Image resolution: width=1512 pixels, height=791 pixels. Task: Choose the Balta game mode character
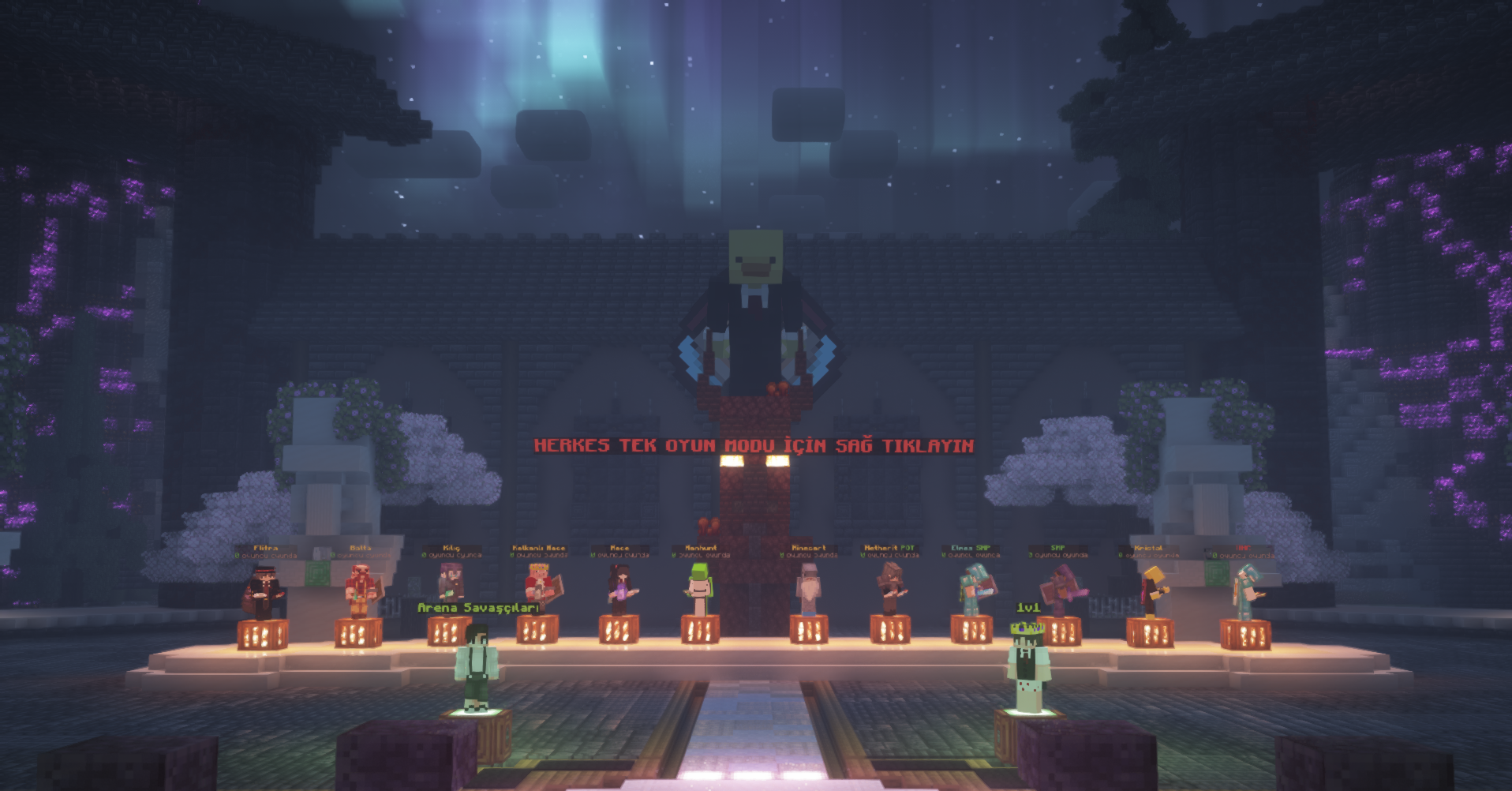coord(361,590)
